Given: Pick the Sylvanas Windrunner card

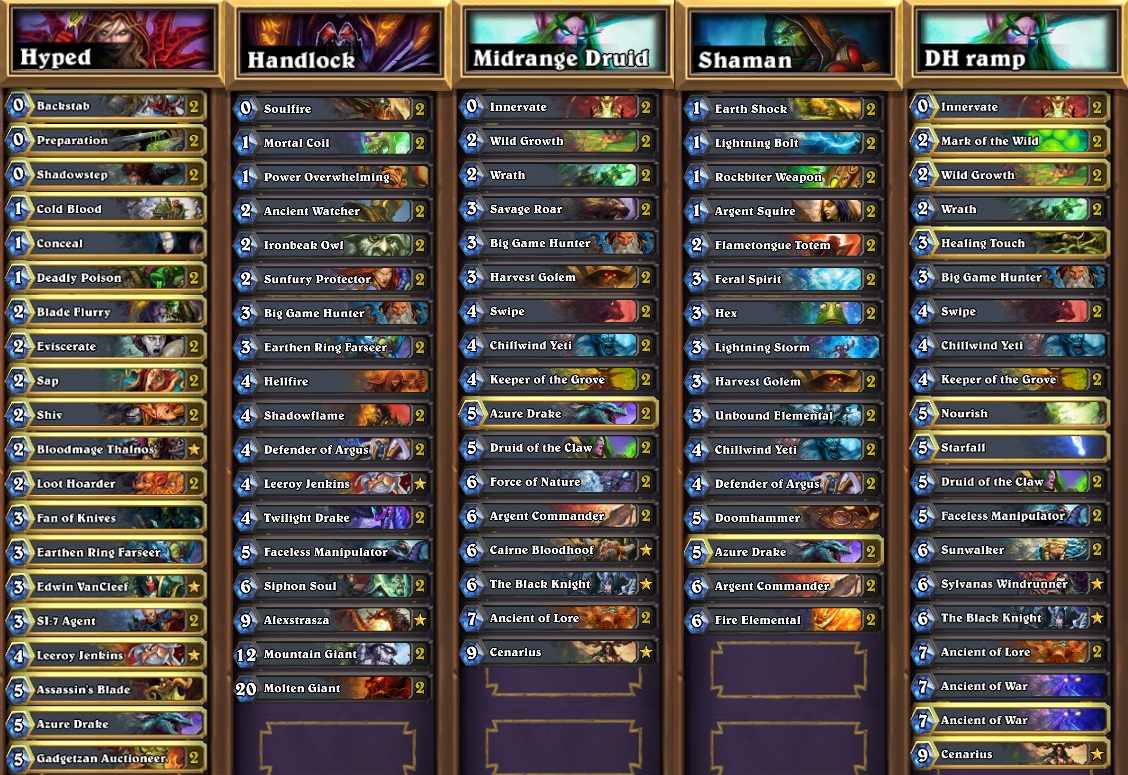Looking at the screenshot, I should coord(1009,584).
